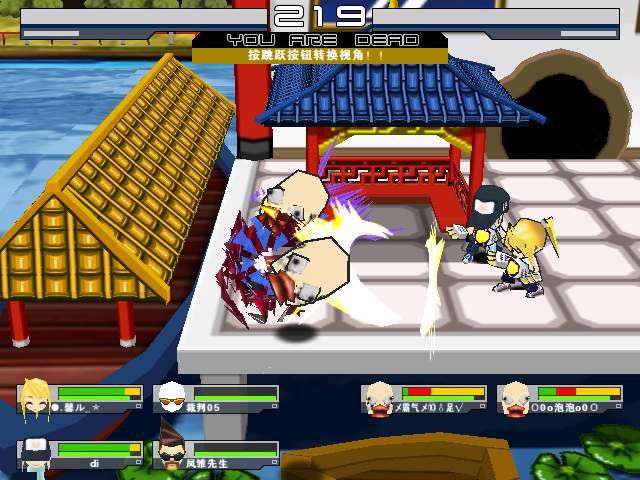
Task: Choose the 风雏先生 player portrait
Action: [173, 454]
